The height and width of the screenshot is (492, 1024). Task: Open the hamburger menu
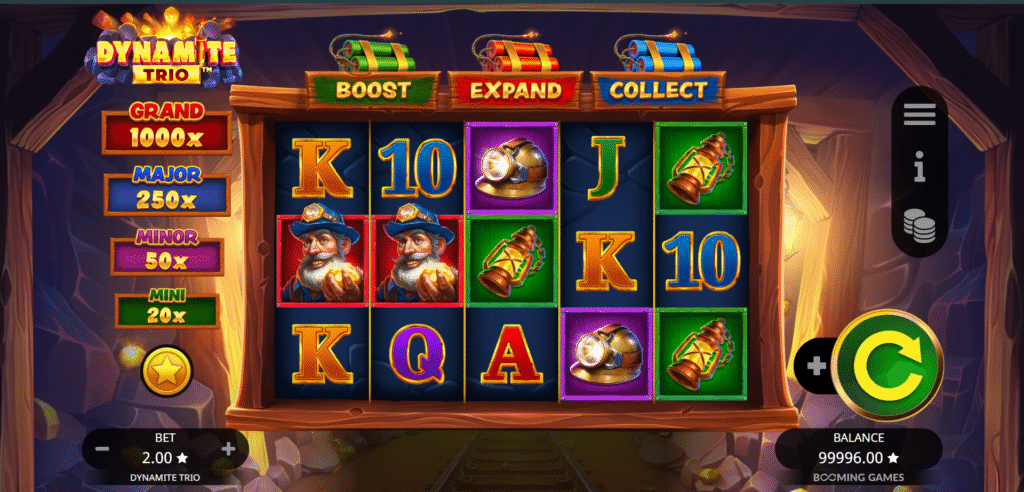click(919, 115)
